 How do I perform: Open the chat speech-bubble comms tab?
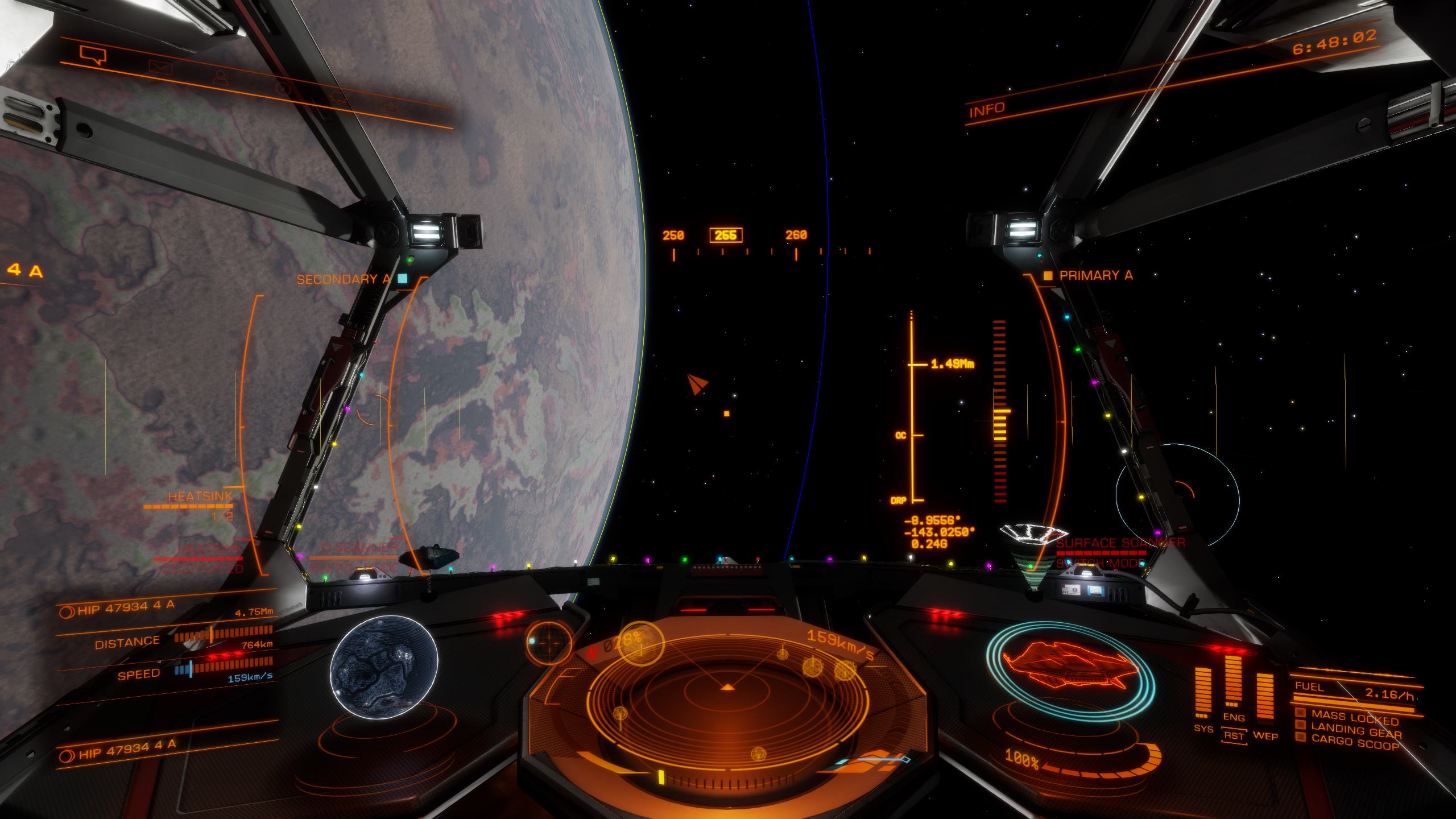pos(93,55)
